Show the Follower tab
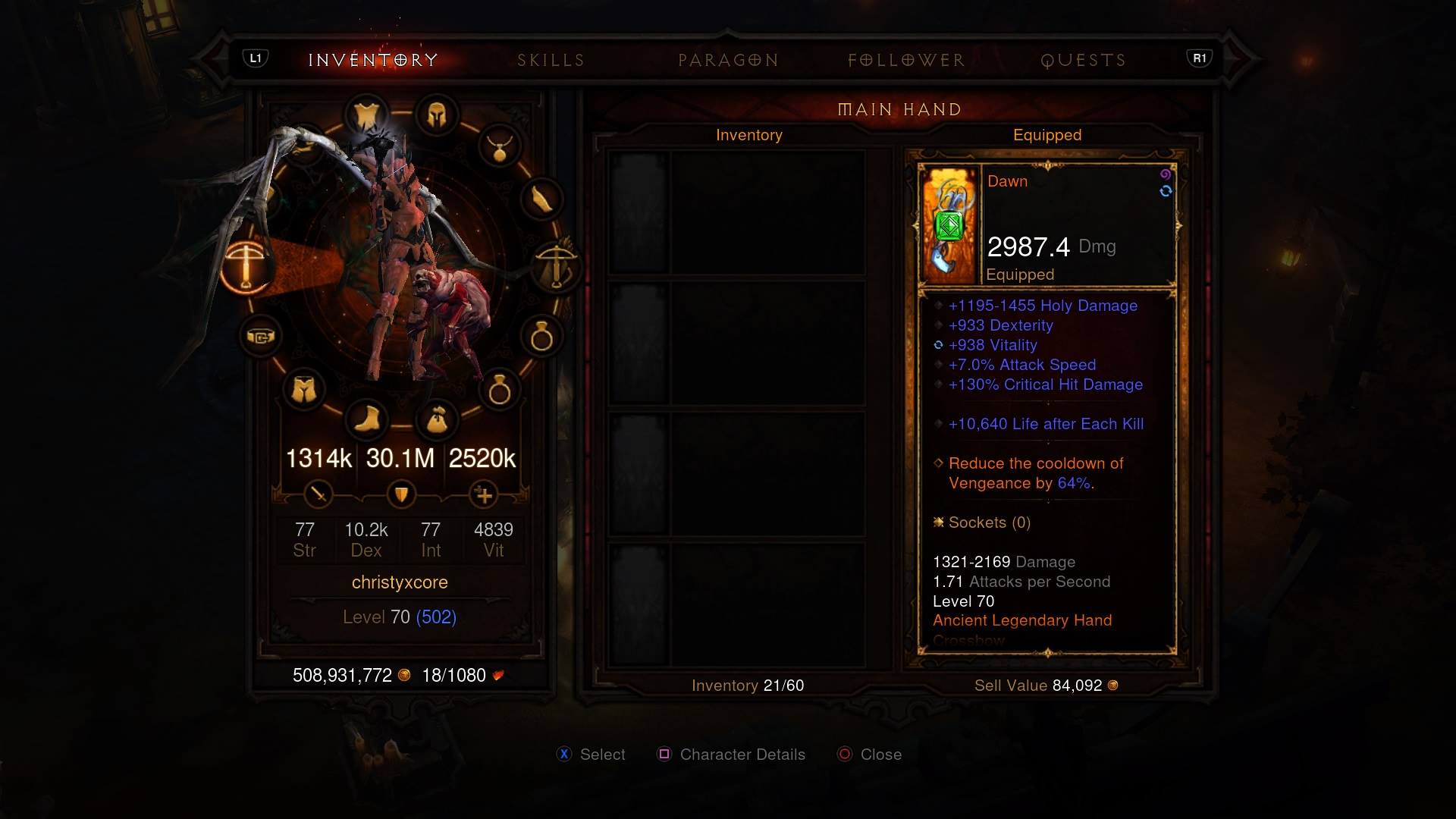 tap(906, 61)
